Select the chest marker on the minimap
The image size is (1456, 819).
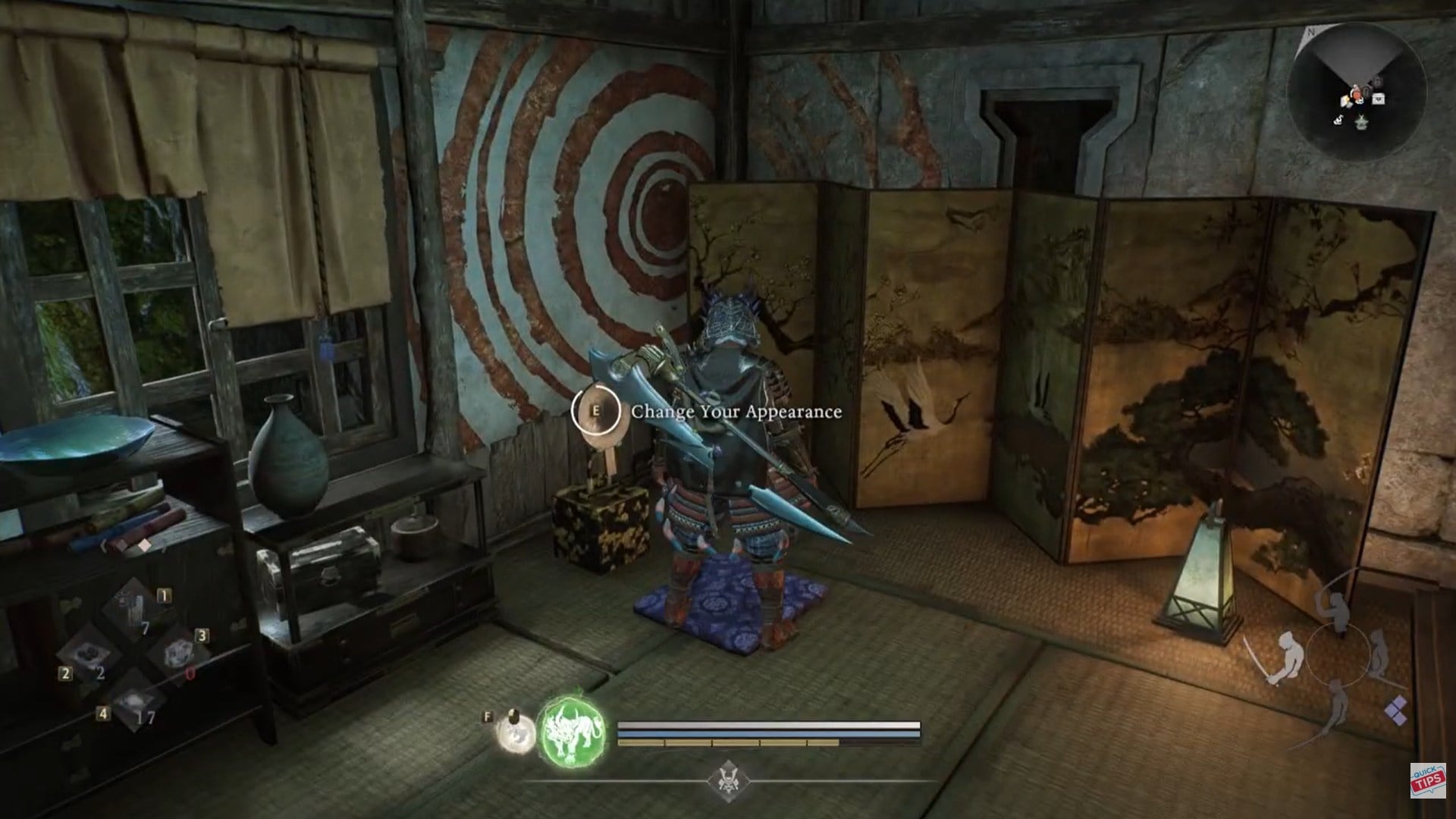(x=1377, y=99)
